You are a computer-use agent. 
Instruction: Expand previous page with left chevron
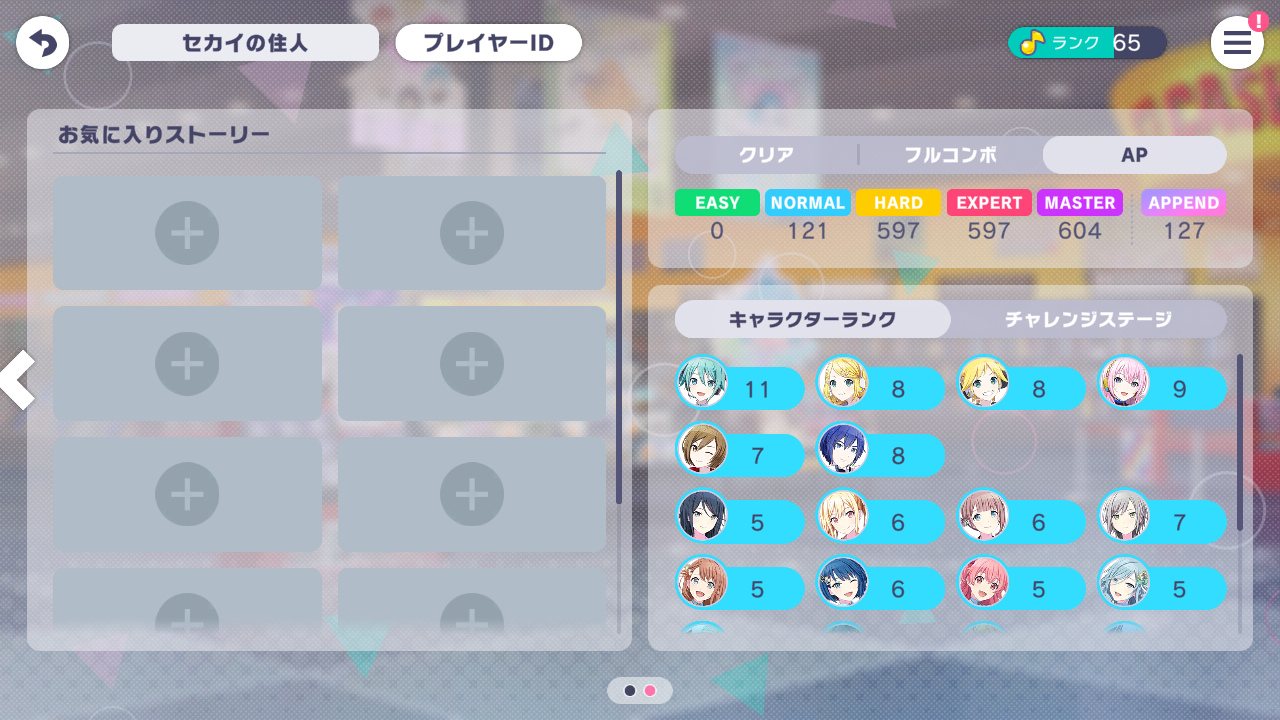(16, 380)
